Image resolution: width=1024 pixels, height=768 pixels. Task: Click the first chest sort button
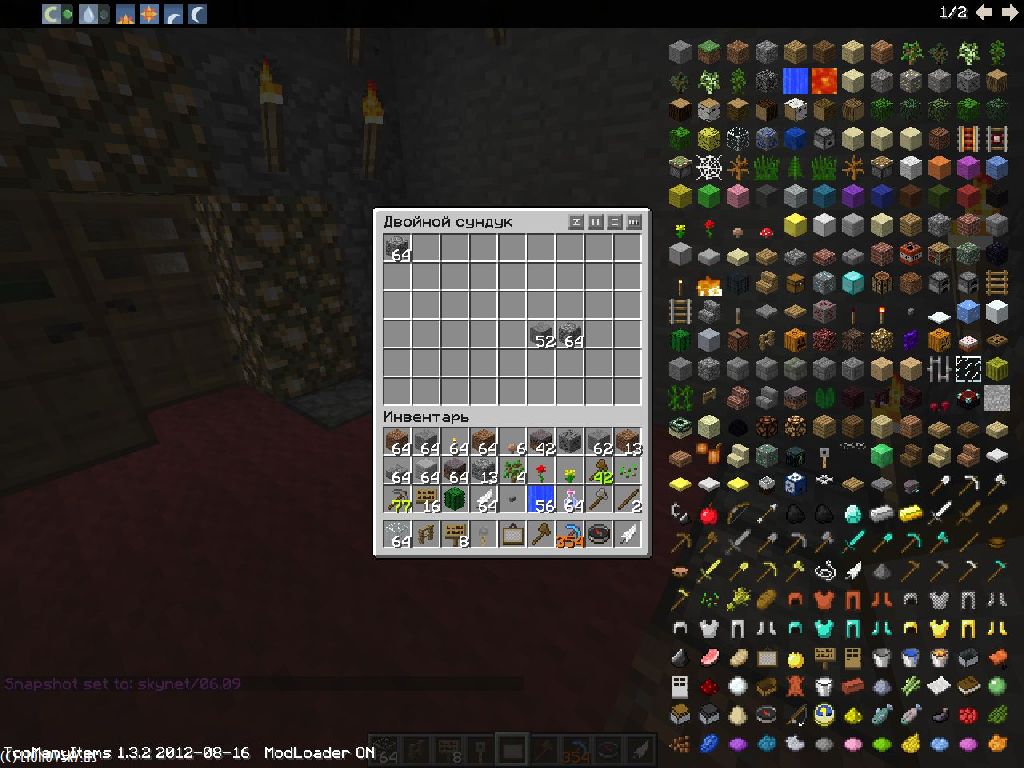pyautogui.click(x=576, y=222)
